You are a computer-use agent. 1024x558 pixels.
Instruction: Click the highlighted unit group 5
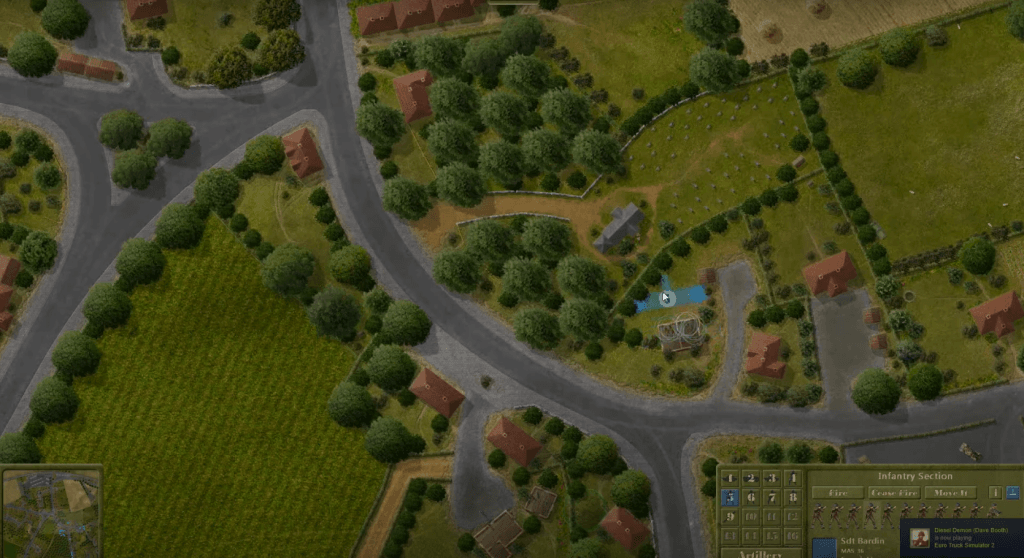coord(729,497)
